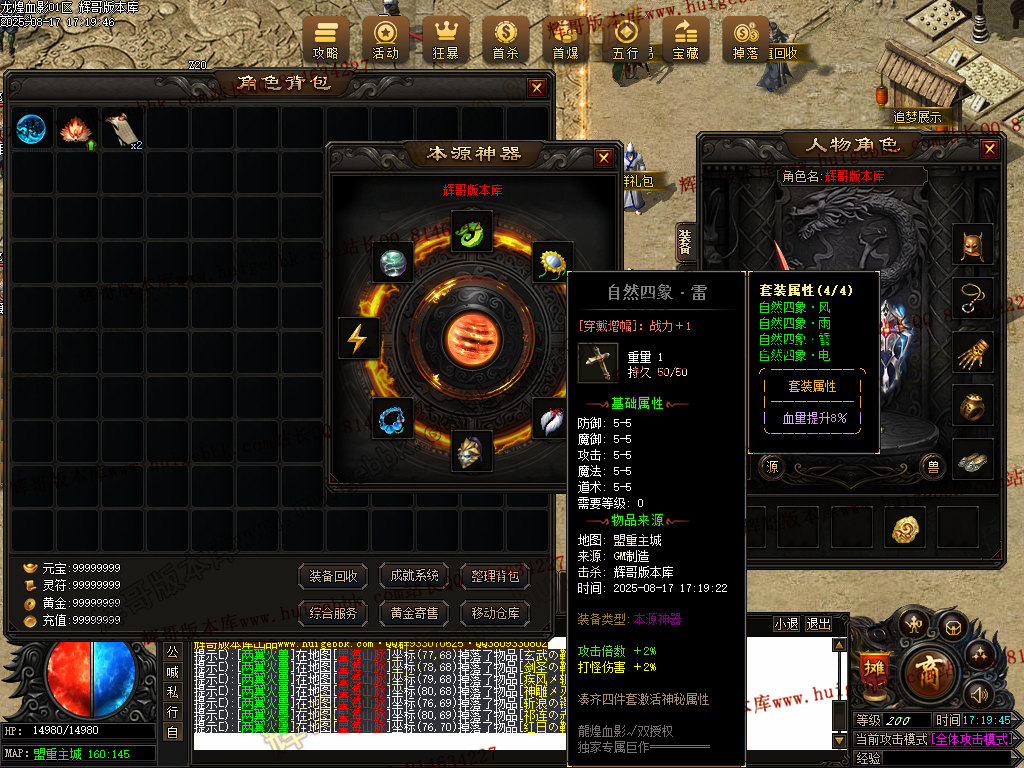Select the golden gauntlet equipment slot
The height and width of the screenshot is (768, 1024).
click(972, 352)
